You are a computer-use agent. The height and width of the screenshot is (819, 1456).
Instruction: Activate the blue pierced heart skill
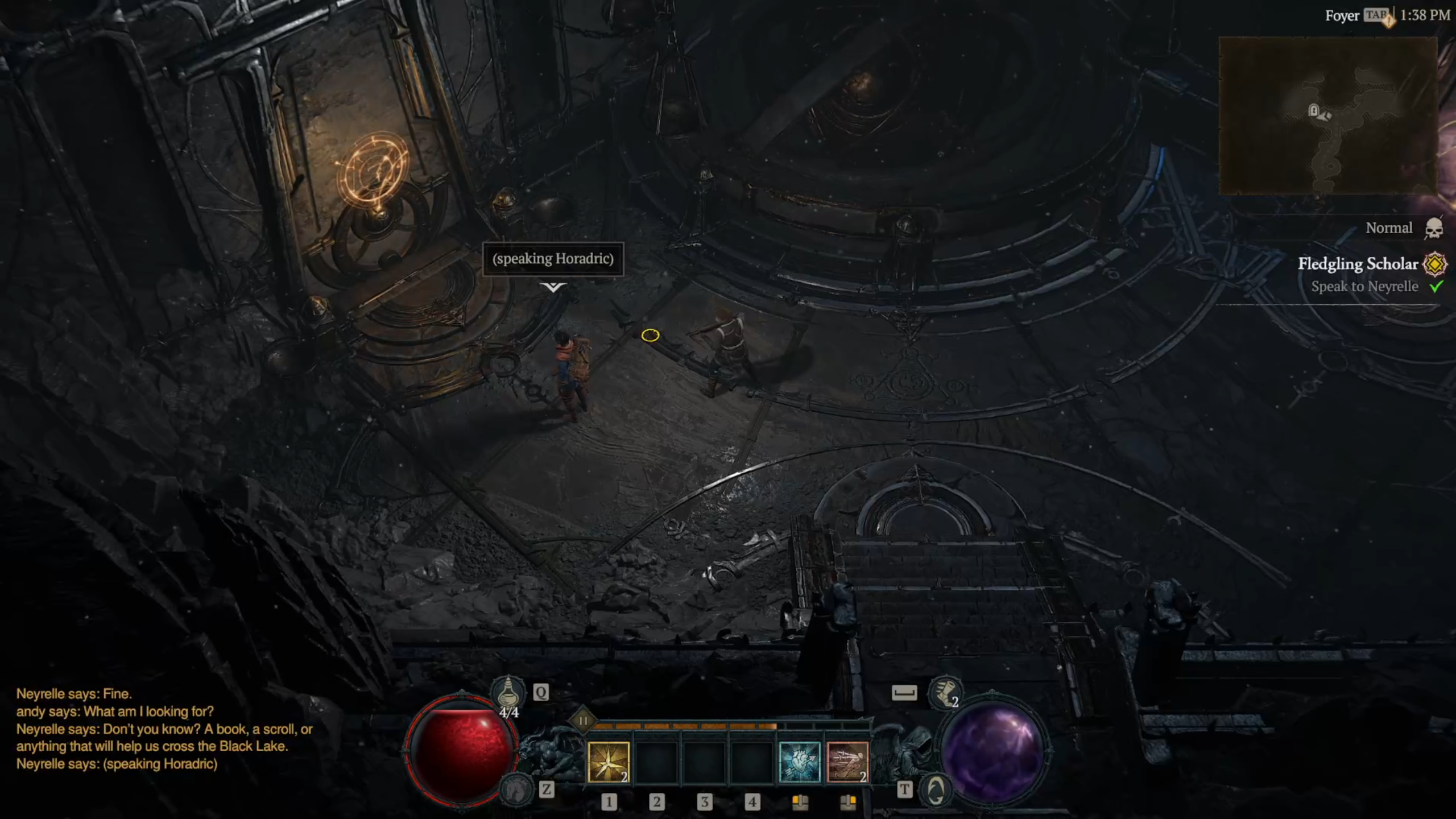pos(799,762)
